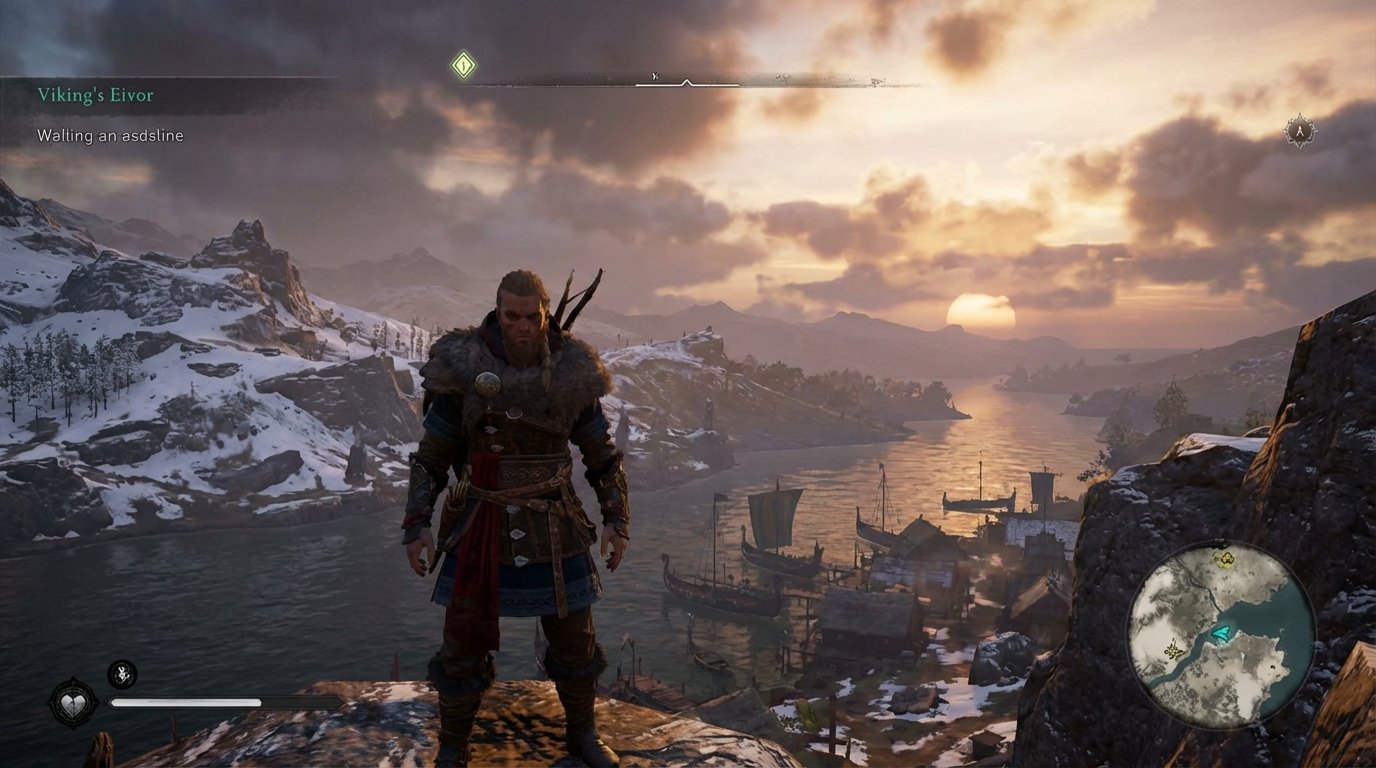Screen dimensions: 1376x768
Task: Click the compass bezel notch marker
Action: (686, 80)
